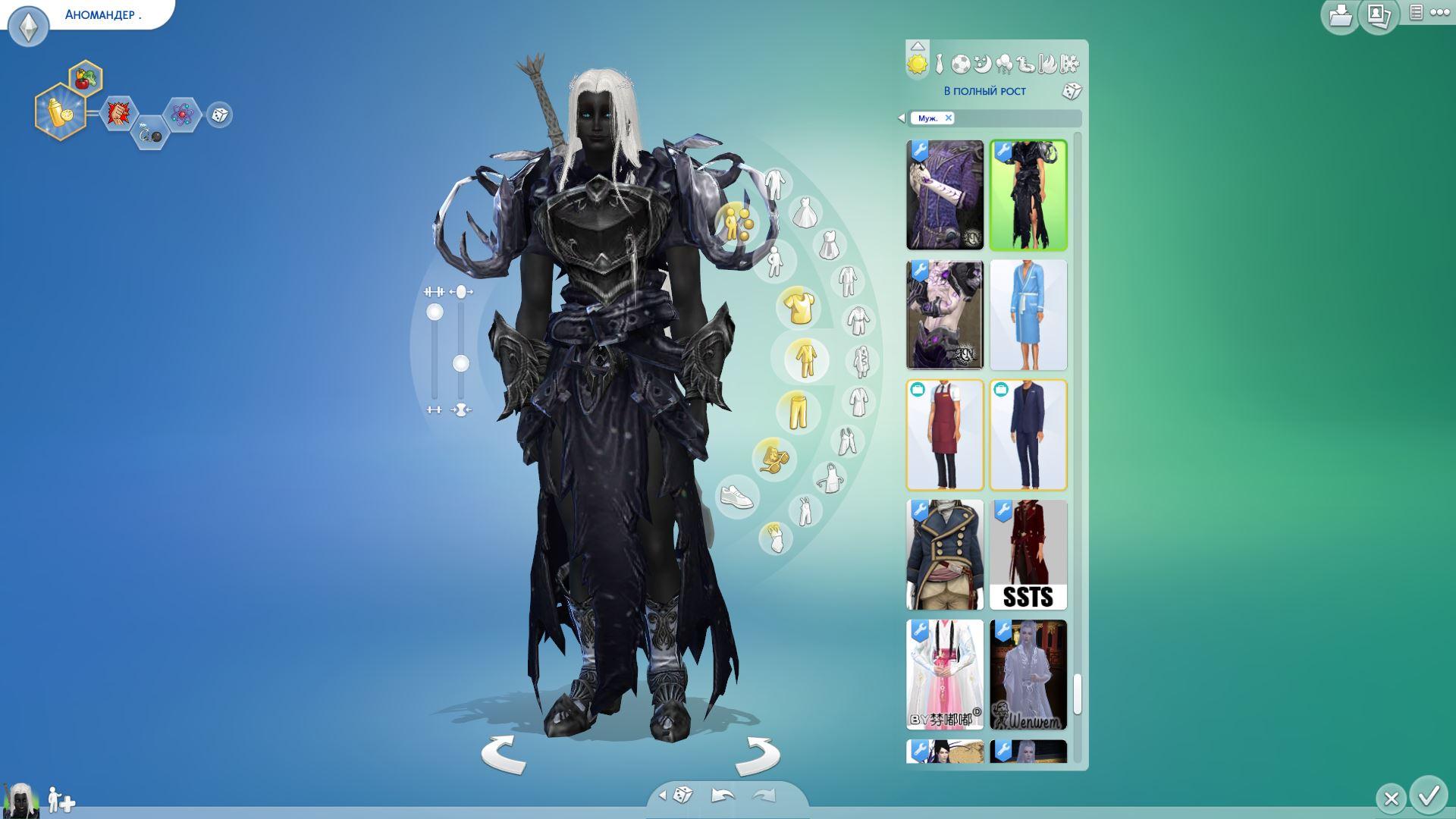This screenshot has width=1456, height=819.
Task: Switch to the formal tie outfit category
Action: (939, 64)
